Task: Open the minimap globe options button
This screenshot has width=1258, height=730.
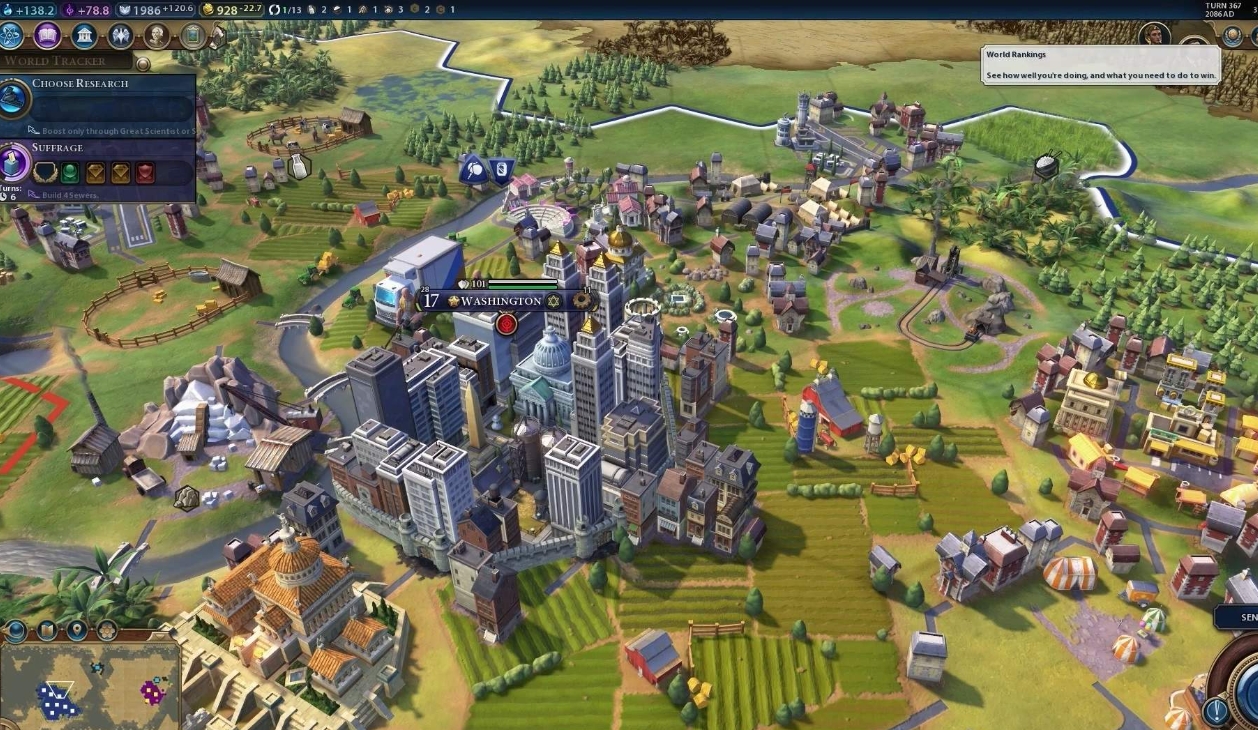Action: (15, 631)
